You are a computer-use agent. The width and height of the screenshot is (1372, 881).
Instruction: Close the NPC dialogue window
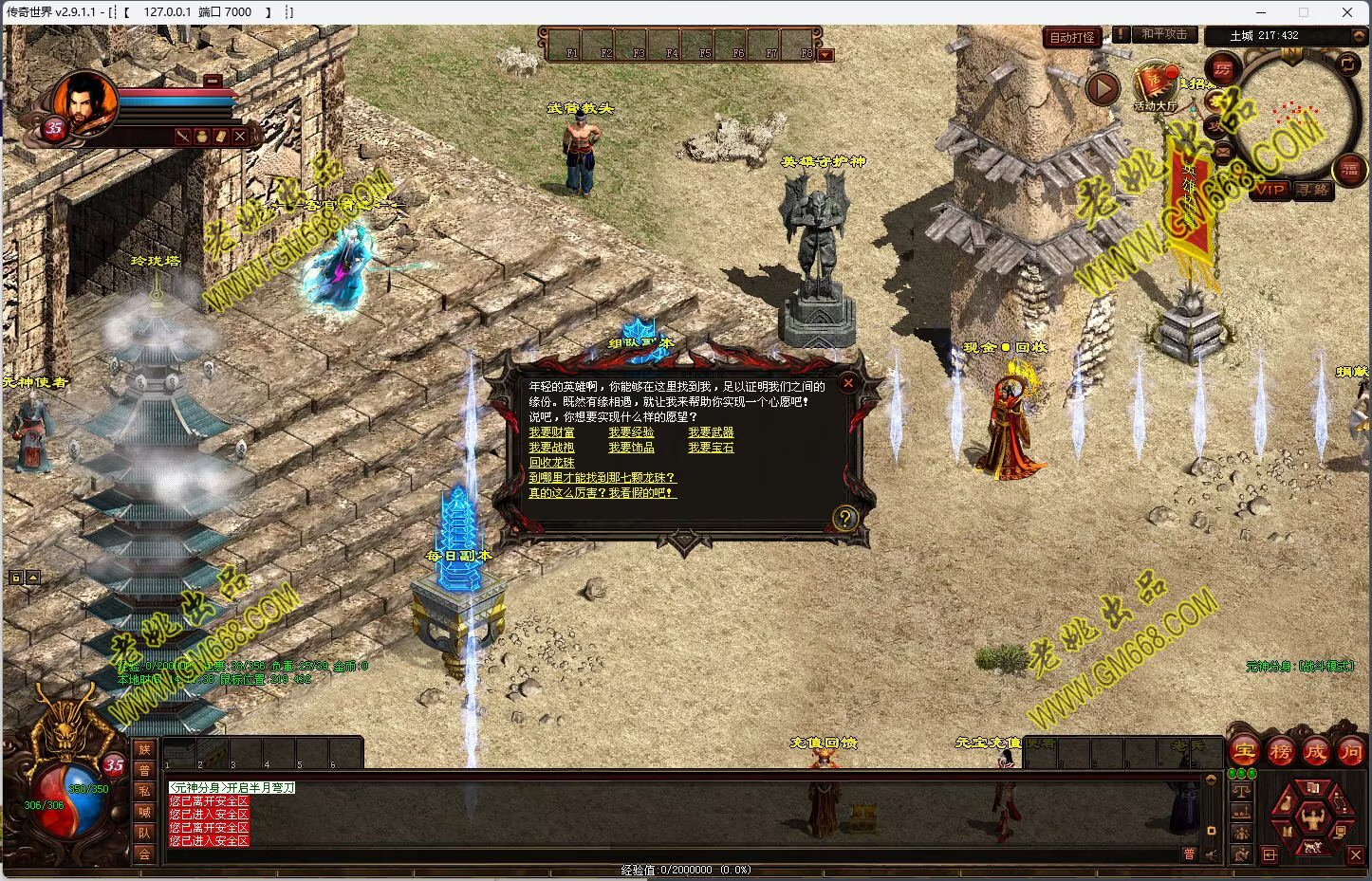point(848,383)
